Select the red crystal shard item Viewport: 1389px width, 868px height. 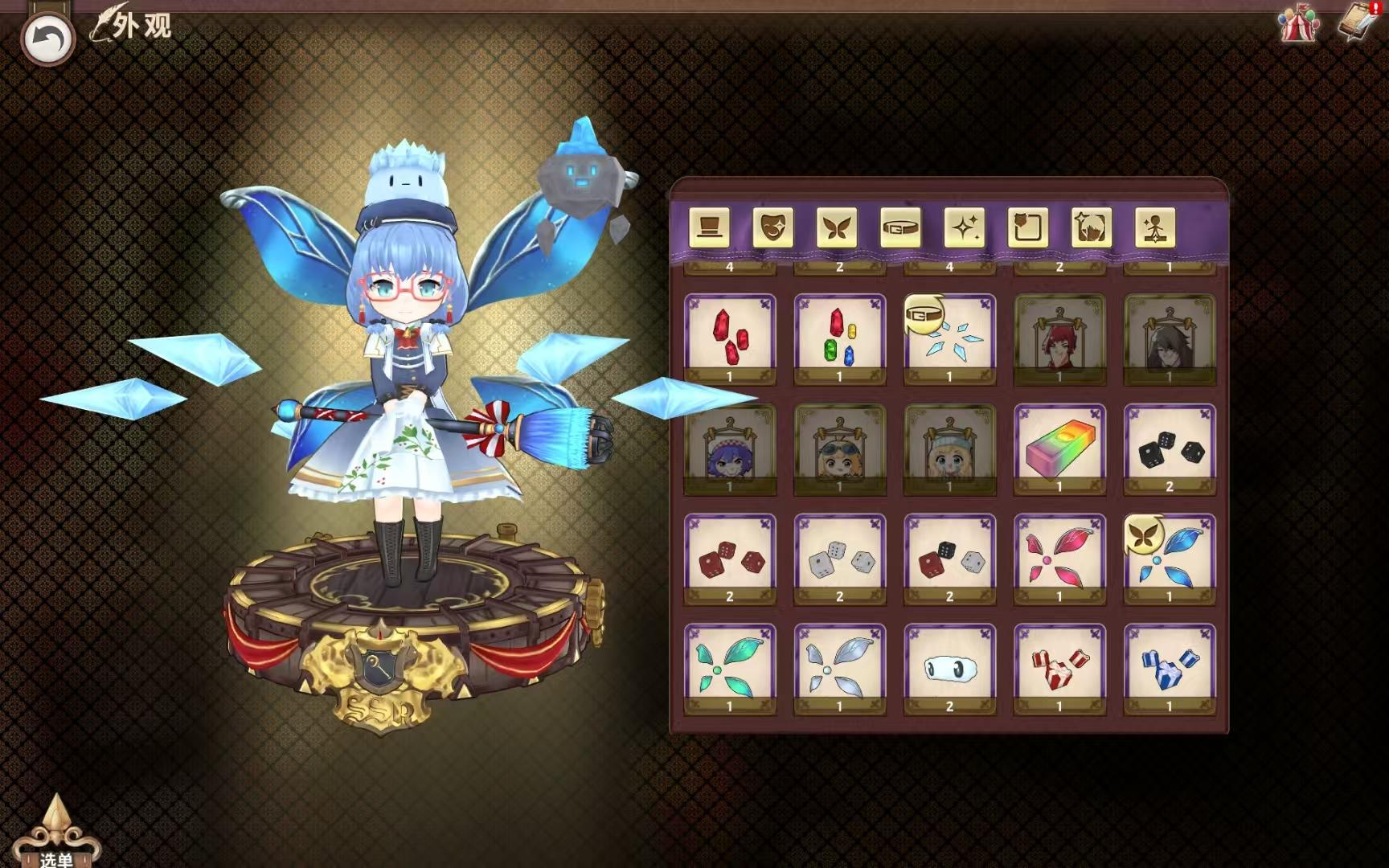[728, 338]
